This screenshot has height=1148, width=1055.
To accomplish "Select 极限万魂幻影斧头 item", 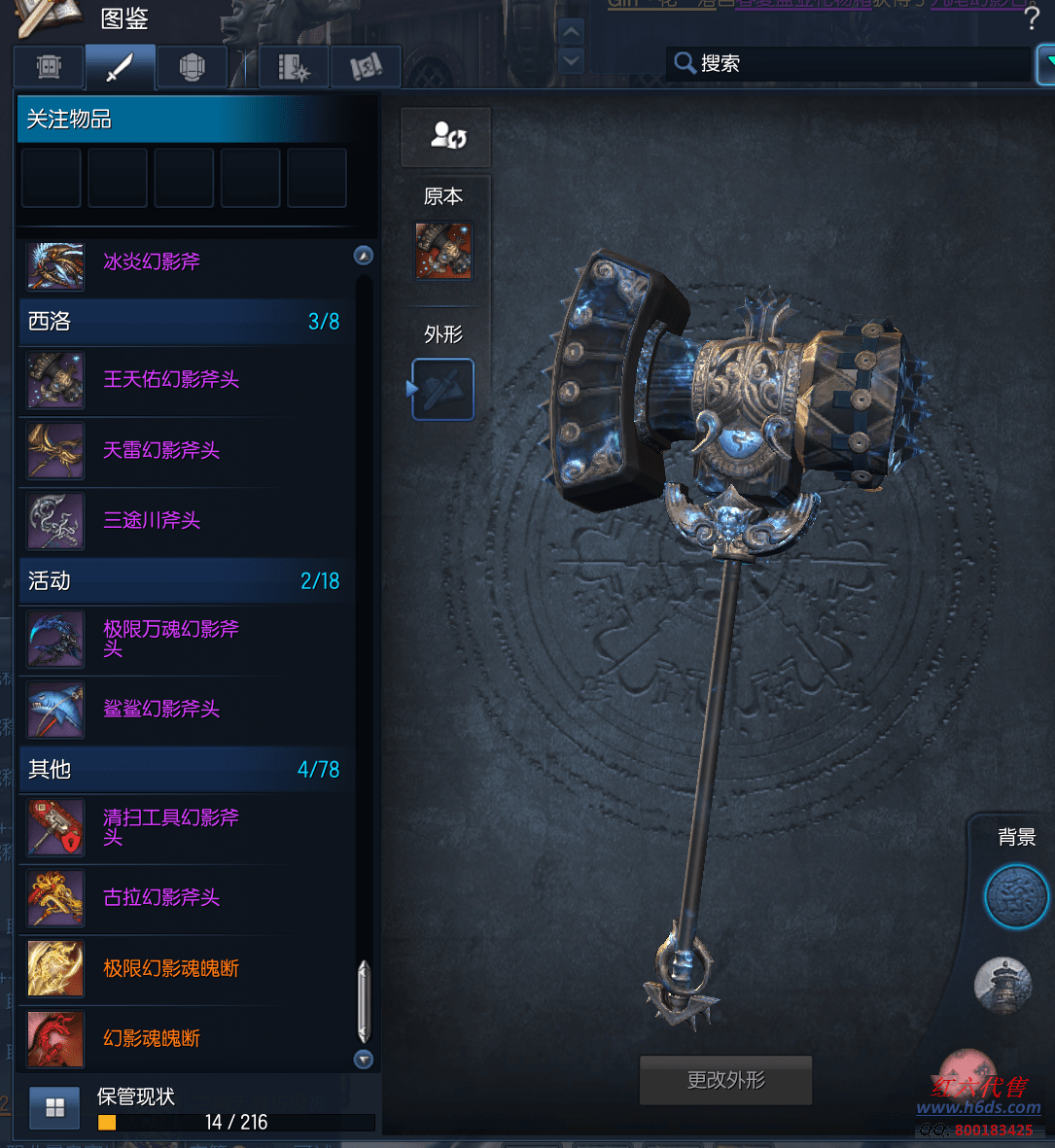I will tap(170, 639).
